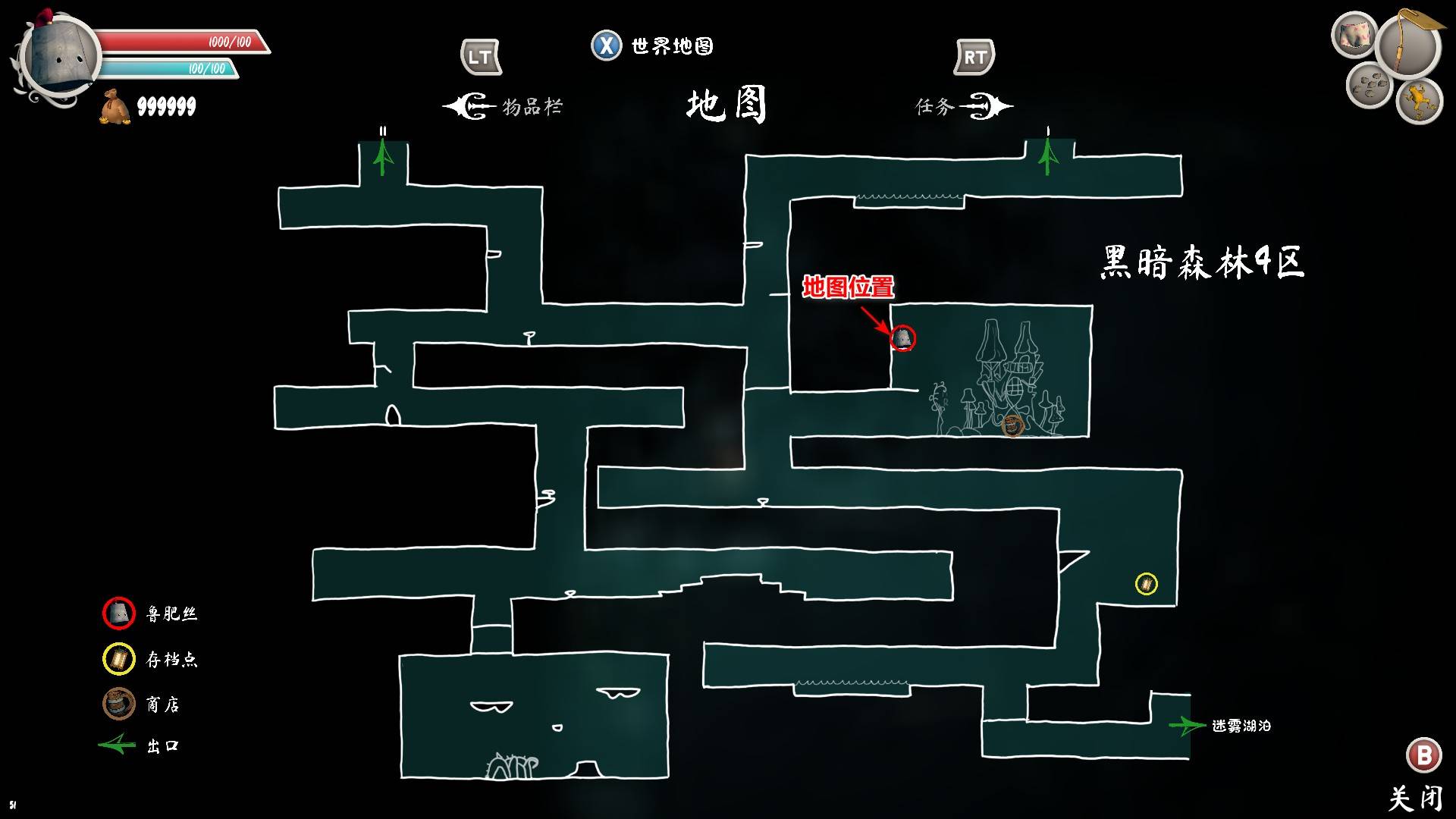
Task: Pick the floral shorts item slot
Action: pyautogui.click(x=1354, y=35)
